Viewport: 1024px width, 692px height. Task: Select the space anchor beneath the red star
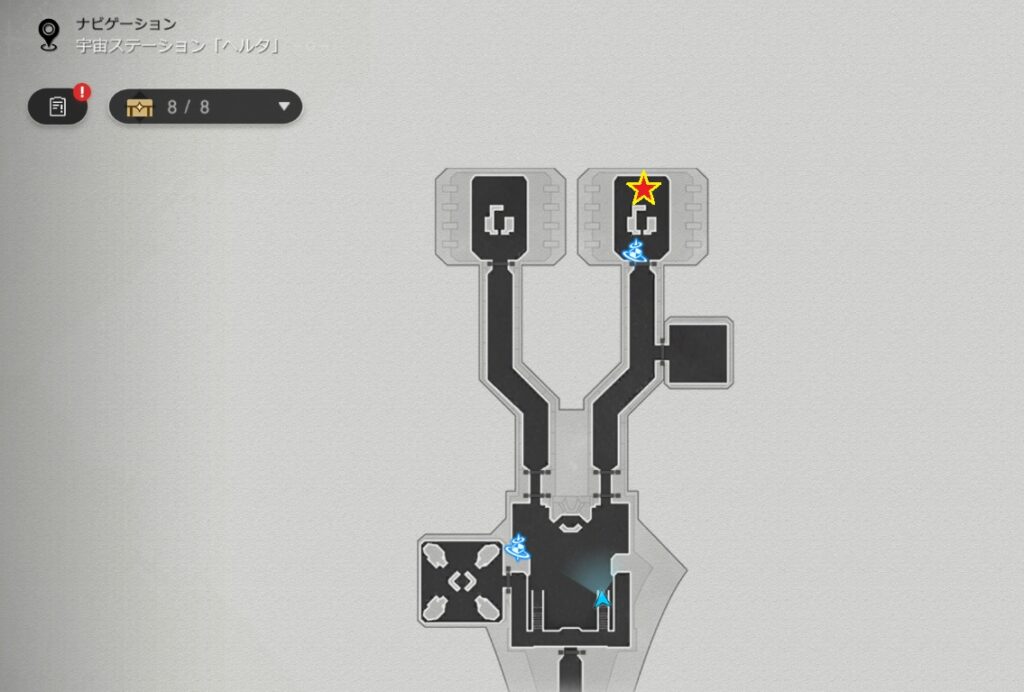pyautogui.click(x=632, y=249)
